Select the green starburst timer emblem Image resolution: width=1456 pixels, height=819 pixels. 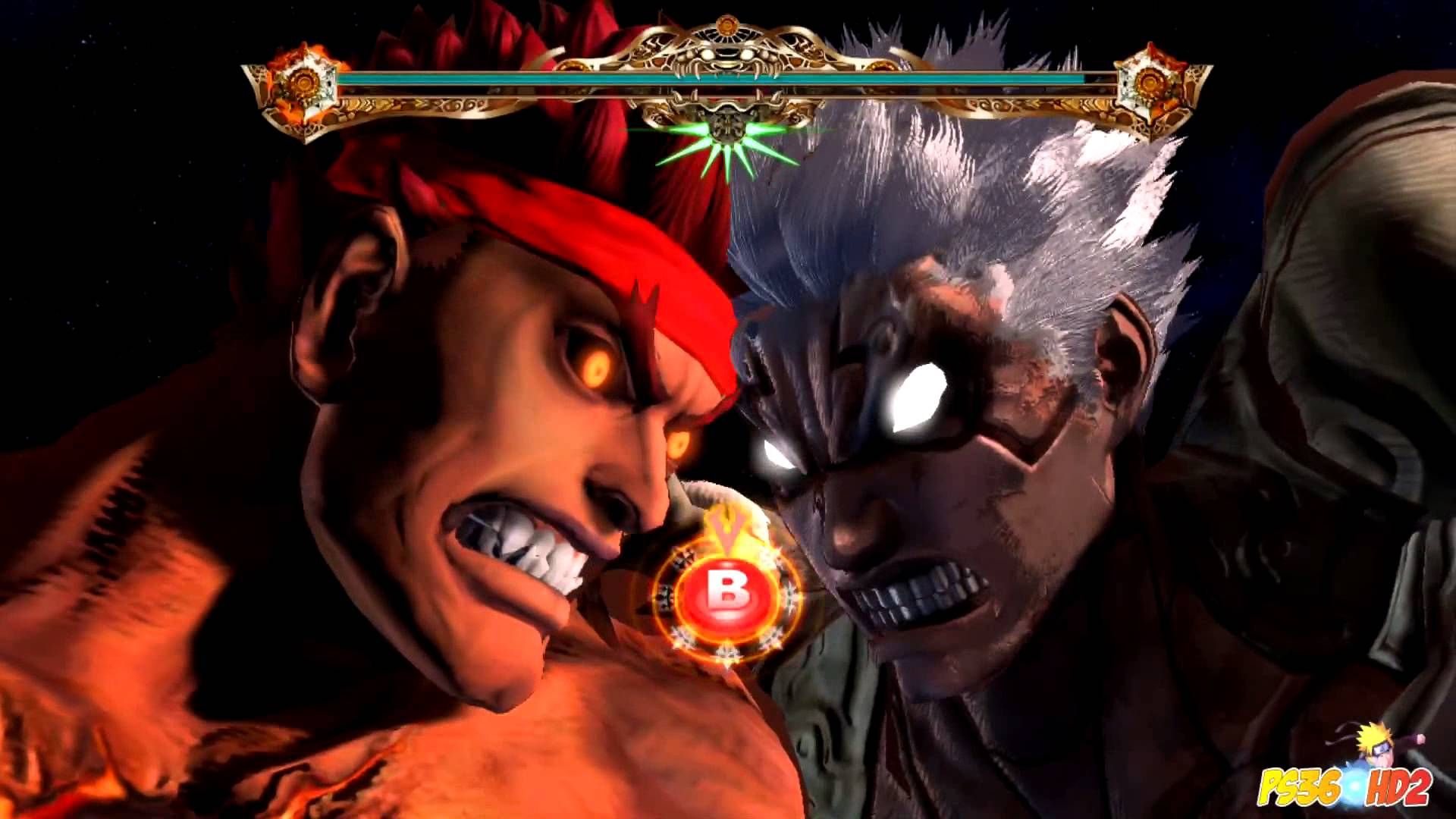pos(726,136)
